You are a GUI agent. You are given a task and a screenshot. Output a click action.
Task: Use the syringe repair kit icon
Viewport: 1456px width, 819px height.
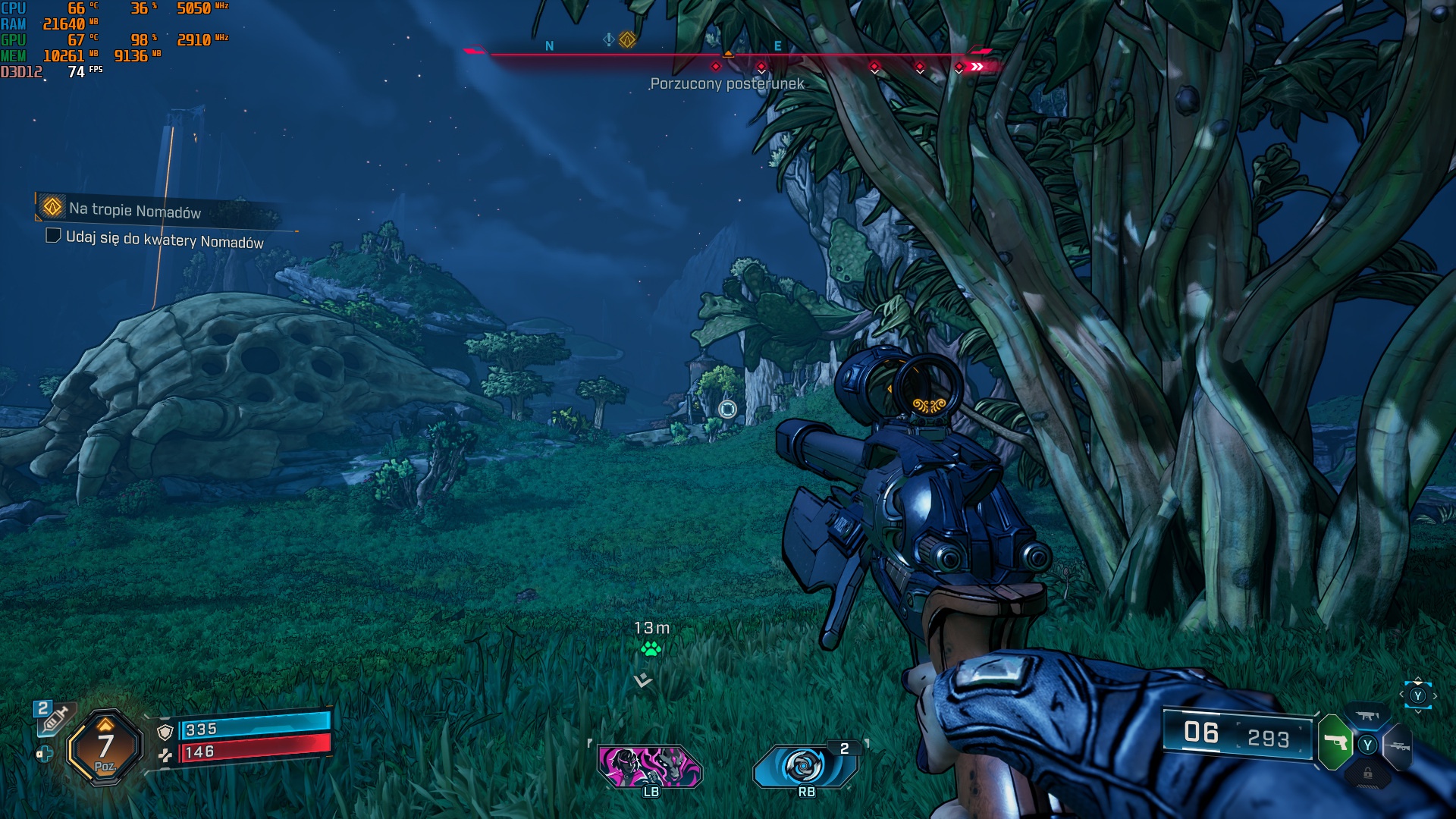55,717
